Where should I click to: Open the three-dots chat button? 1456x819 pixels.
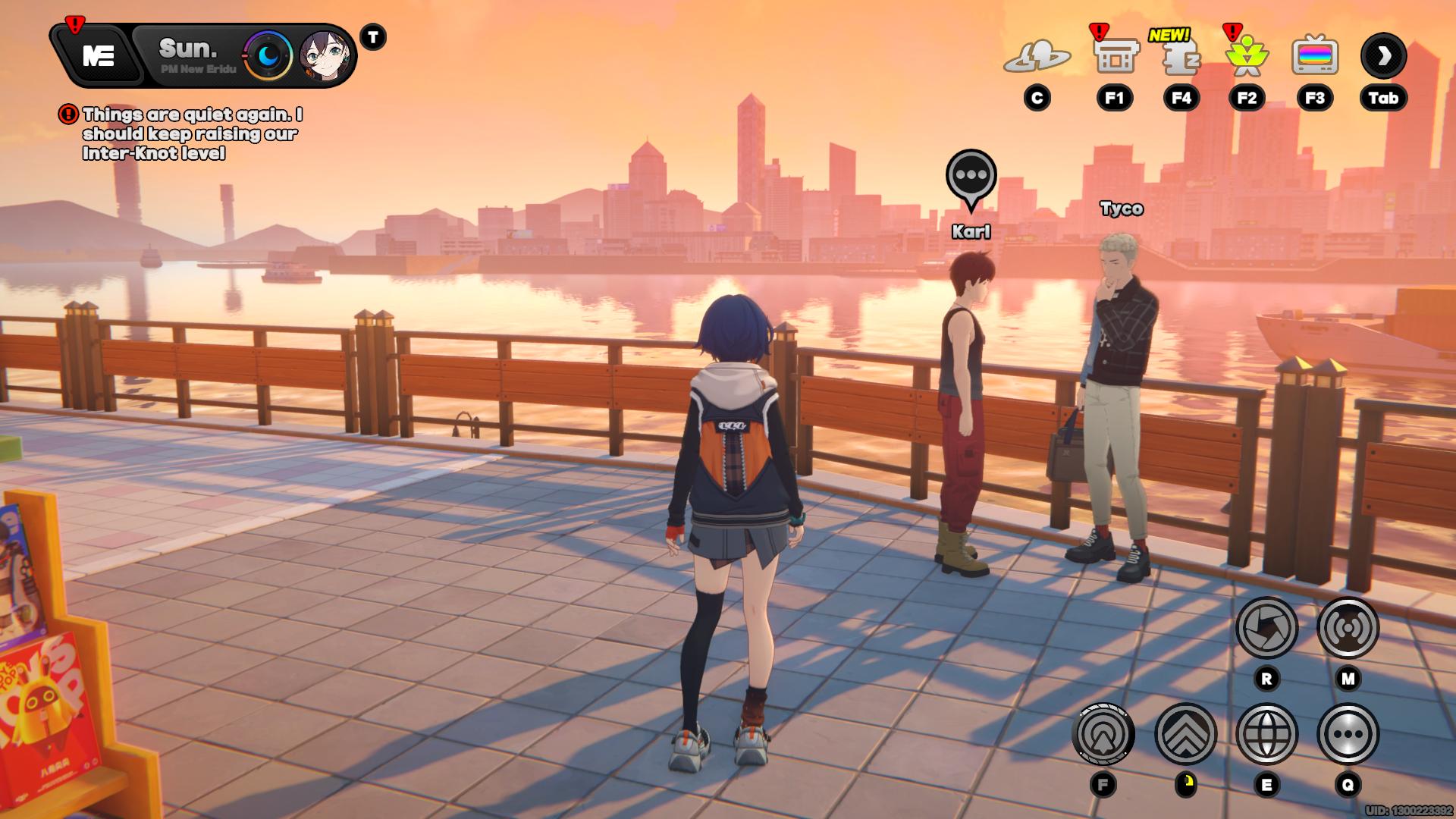[x=1348, y=734]
